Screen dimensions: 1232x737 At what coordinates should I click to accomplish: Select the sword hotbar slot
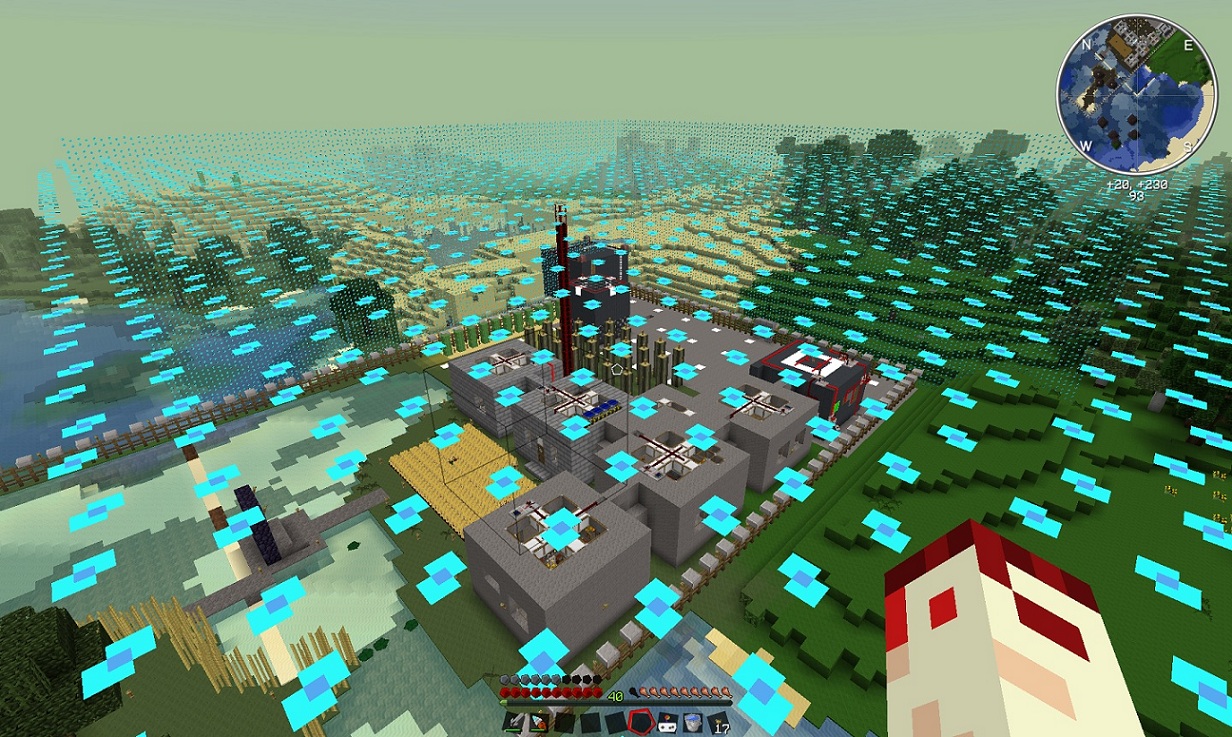513,721
